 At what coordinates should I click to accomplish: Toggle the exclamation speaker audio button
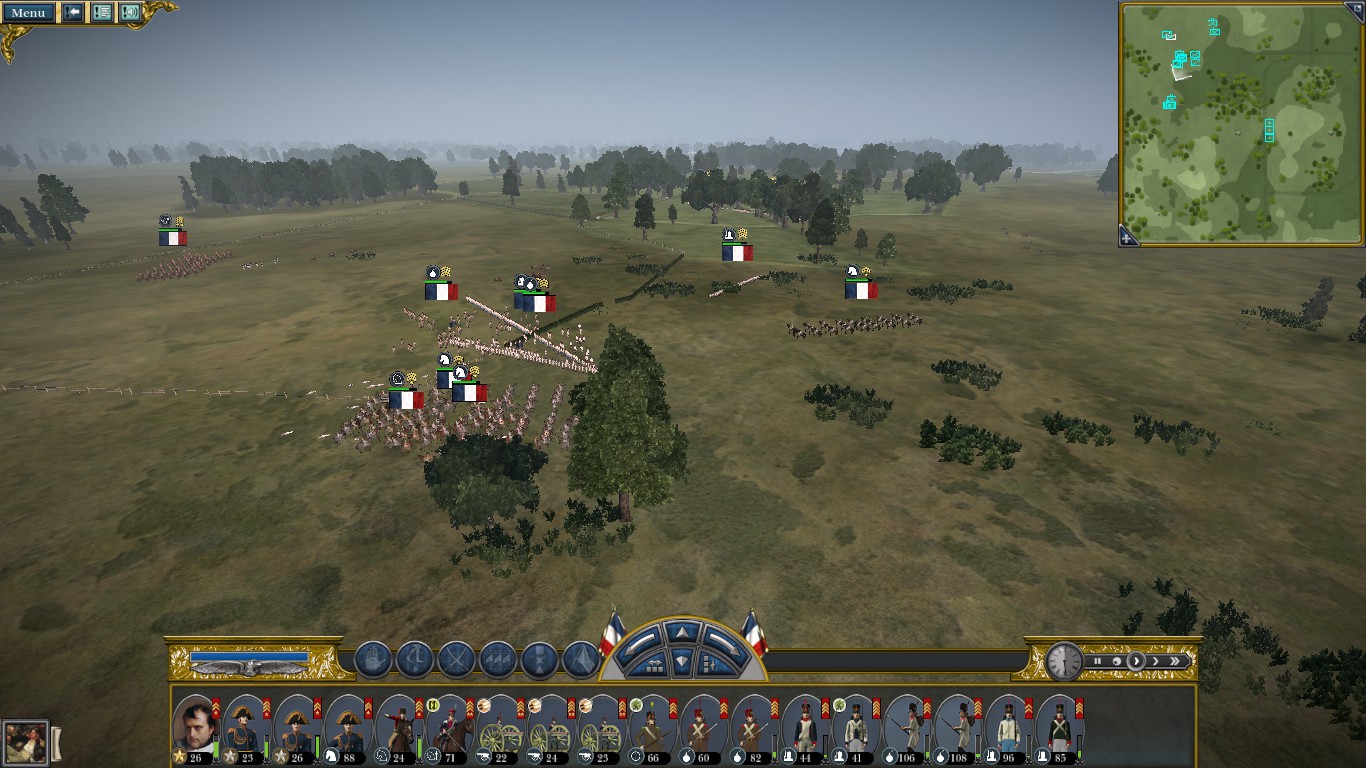pos(130,13)
